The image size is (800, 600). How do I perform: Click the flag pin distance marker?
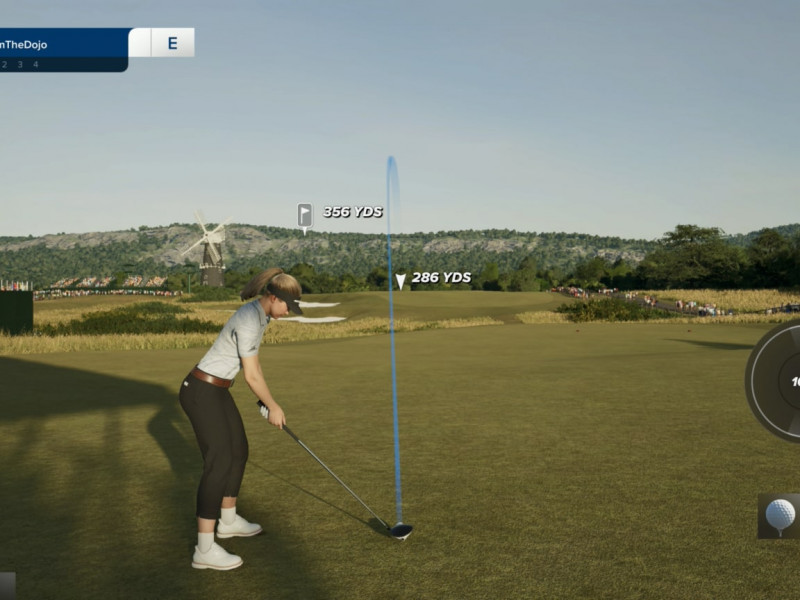coord(305,215)
